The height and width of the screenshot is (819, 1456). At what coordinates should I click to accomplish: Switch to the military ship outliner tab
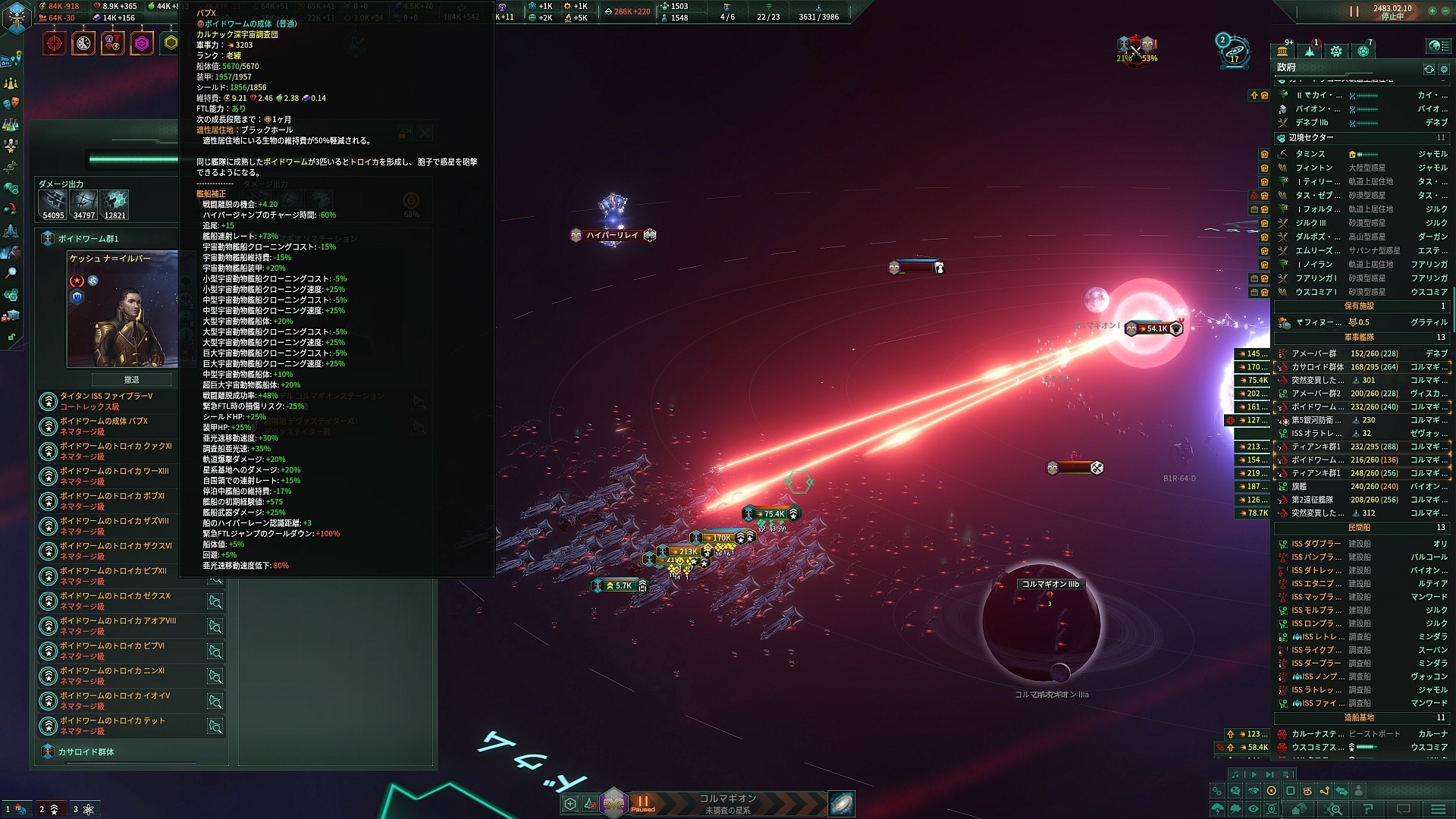[1310, 51]
